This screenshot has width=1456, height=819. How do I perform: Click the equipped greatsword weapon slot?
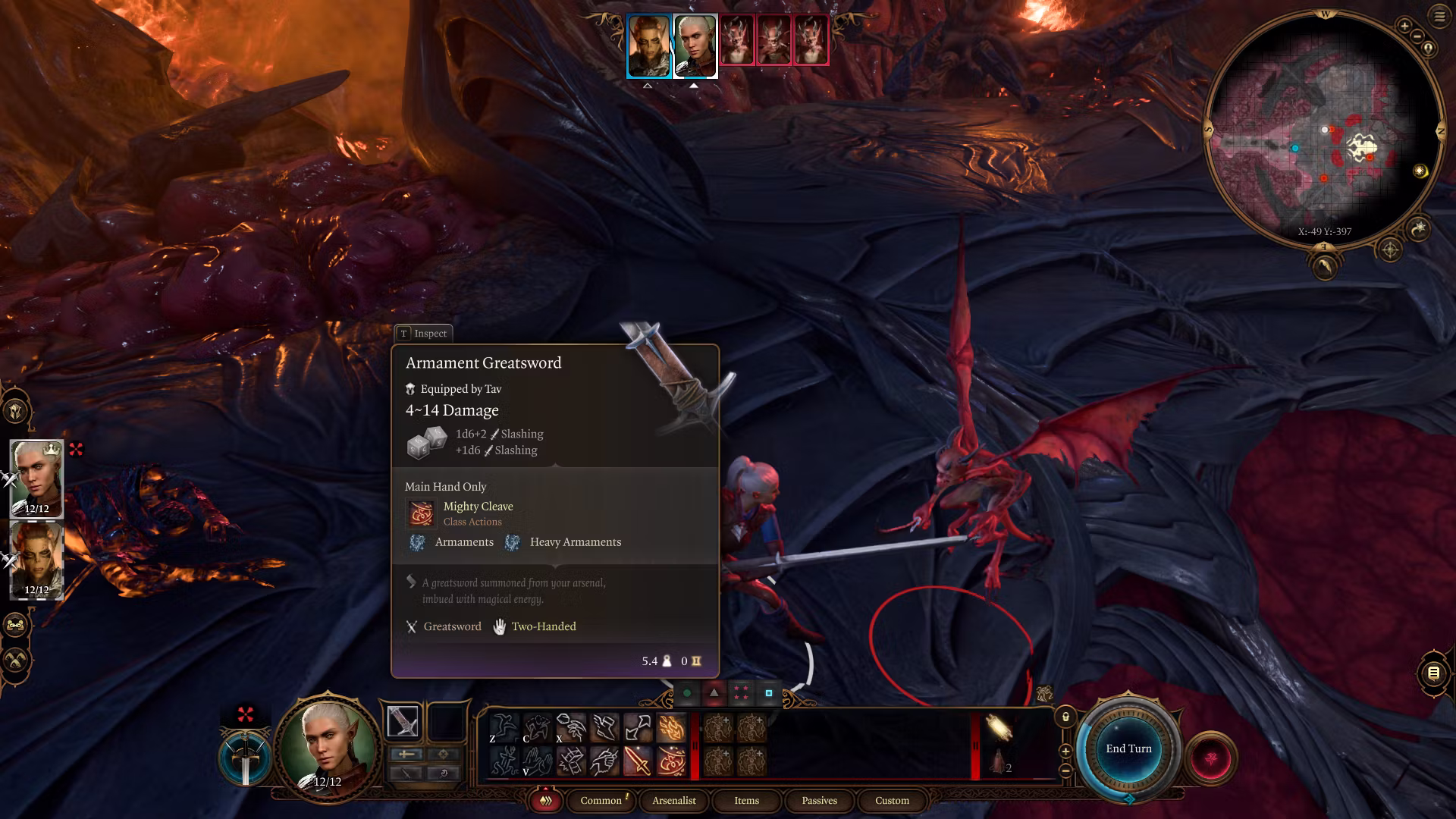[x=403, y=722]
